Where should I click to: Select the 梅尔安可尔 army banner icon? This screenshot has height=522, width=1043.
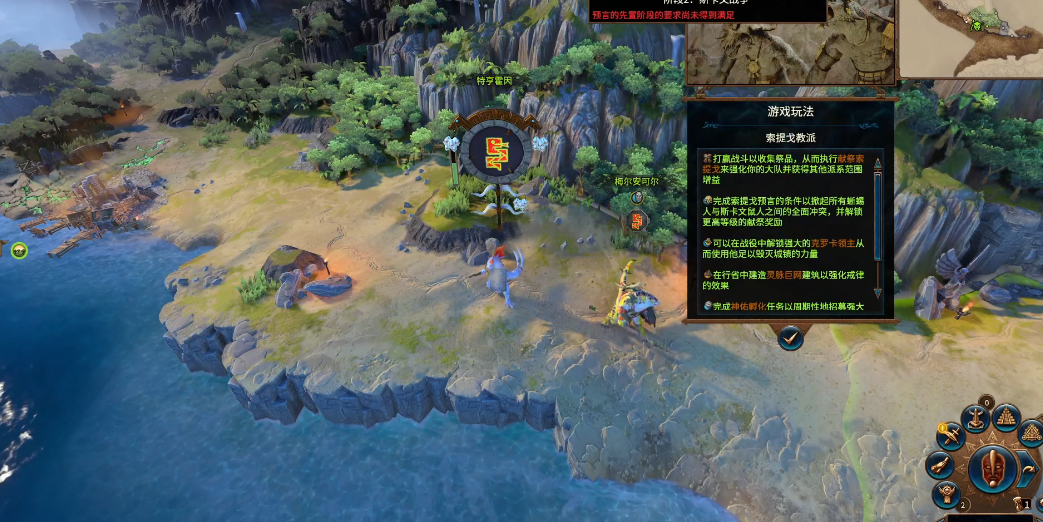click(638, 218)
